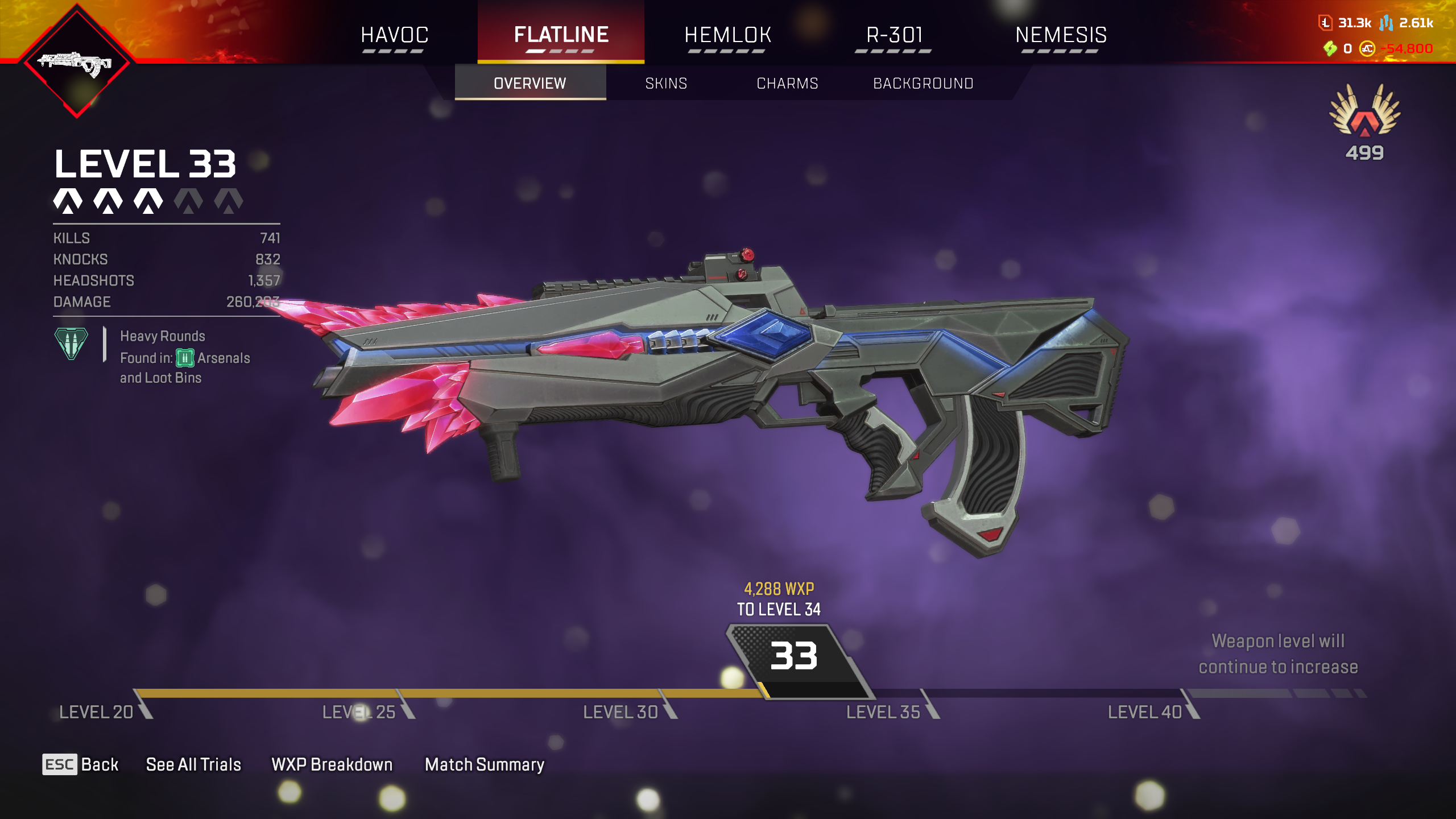
Task: Click the Level 33 progress badge
Action: (794, 657)
